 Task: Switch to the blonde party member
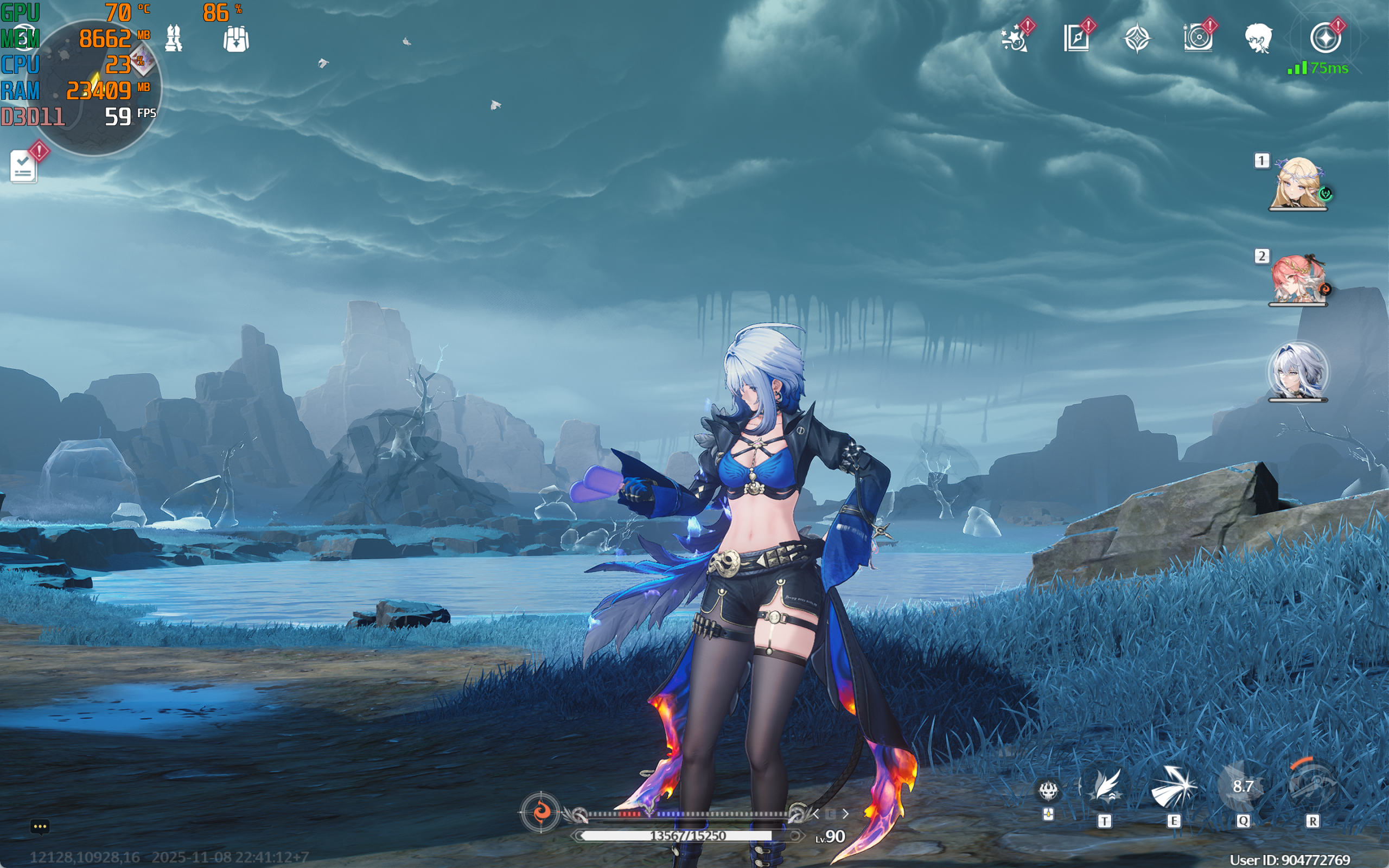pyautogui.click(x=1297, y=184)
